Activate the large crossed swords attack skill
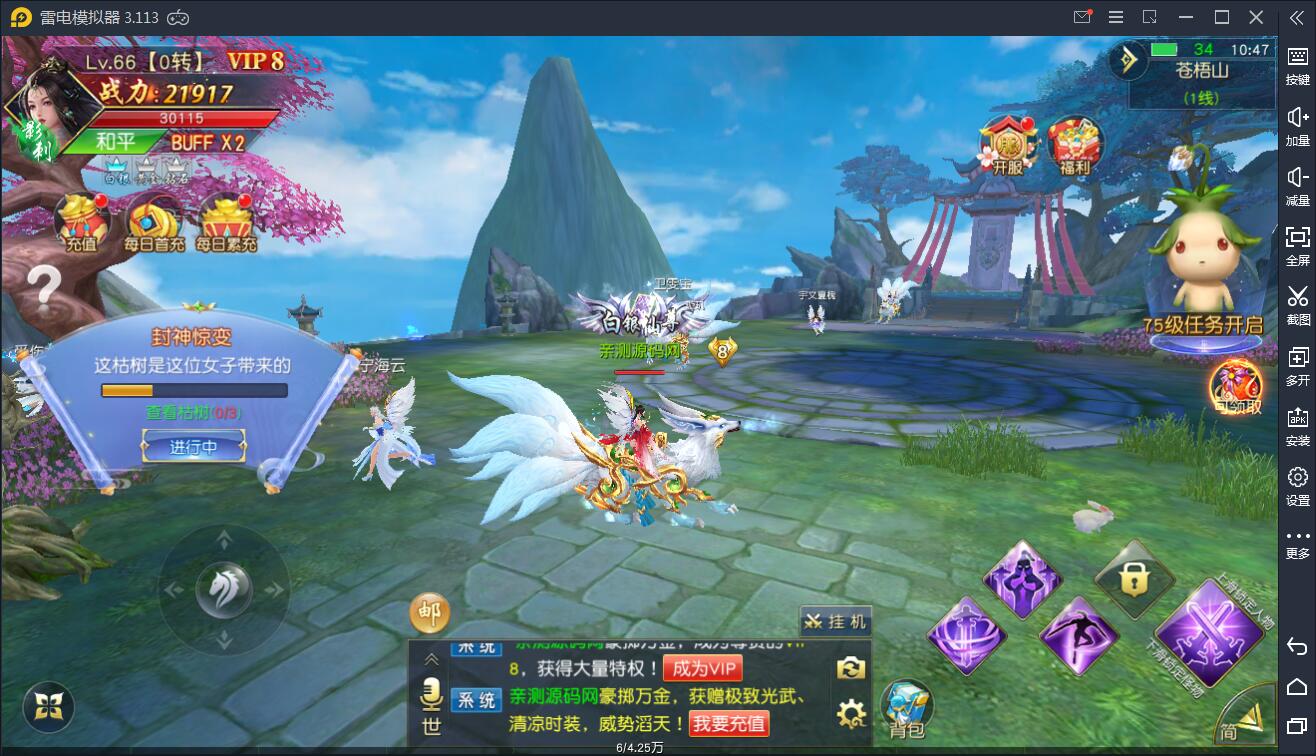Screen dimensions: 1316x756 1208,632
